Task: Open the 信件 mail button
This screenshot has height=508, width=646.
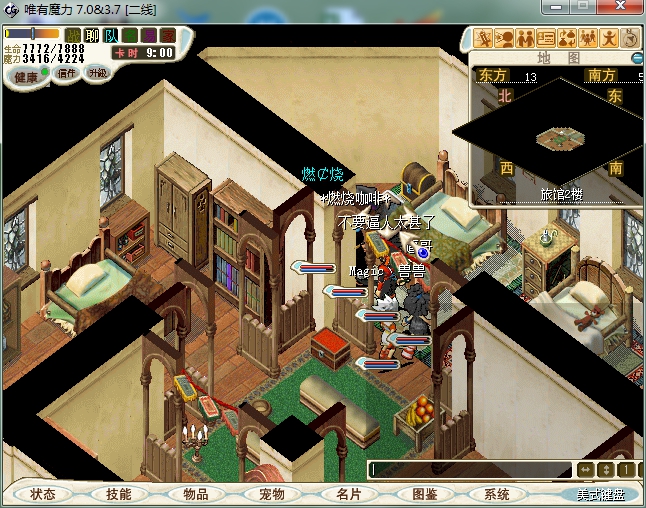Action: coord(67,73)
